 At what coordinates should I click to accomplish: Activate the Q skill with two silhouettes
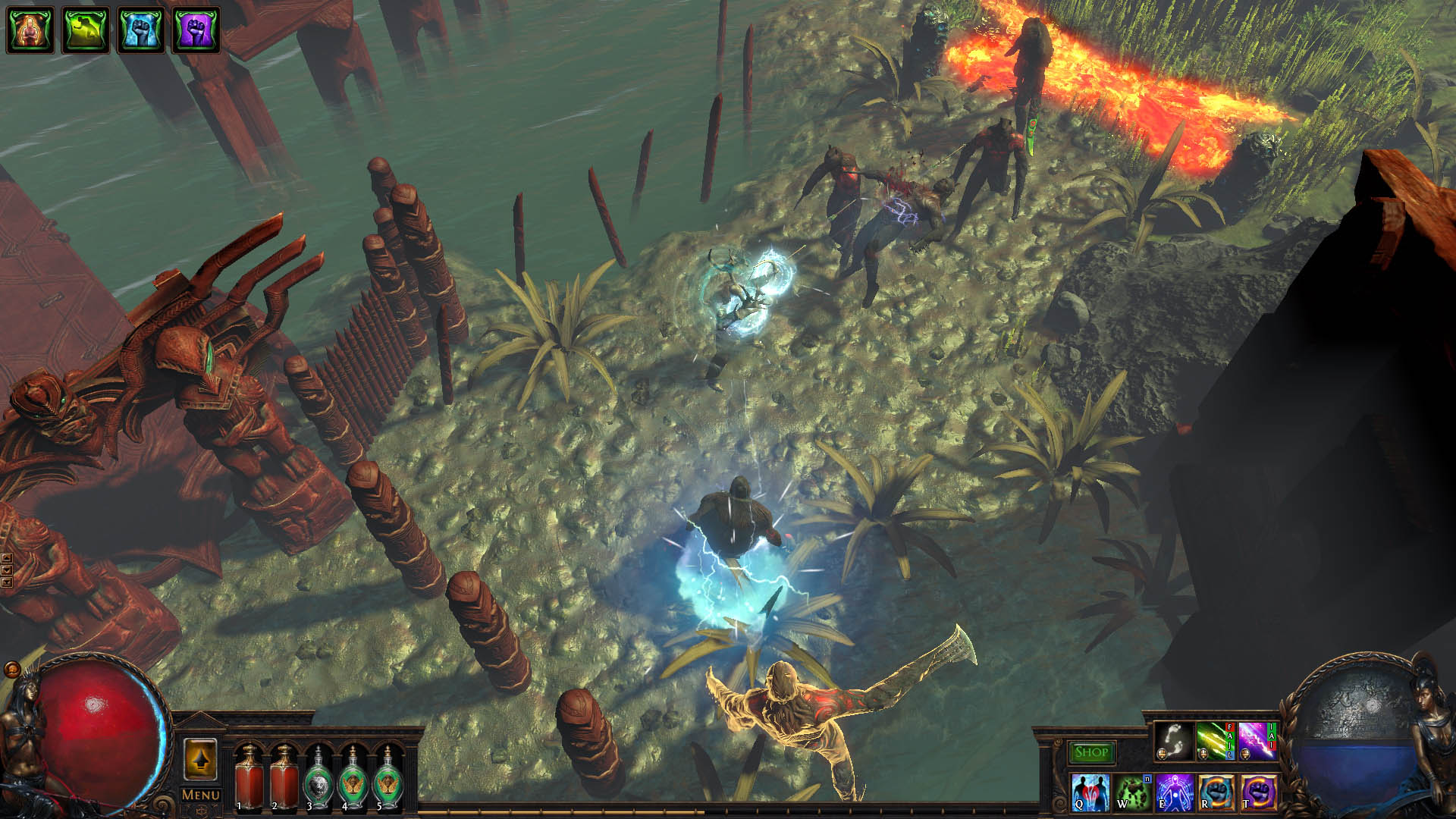click(x=1090, y=792)
